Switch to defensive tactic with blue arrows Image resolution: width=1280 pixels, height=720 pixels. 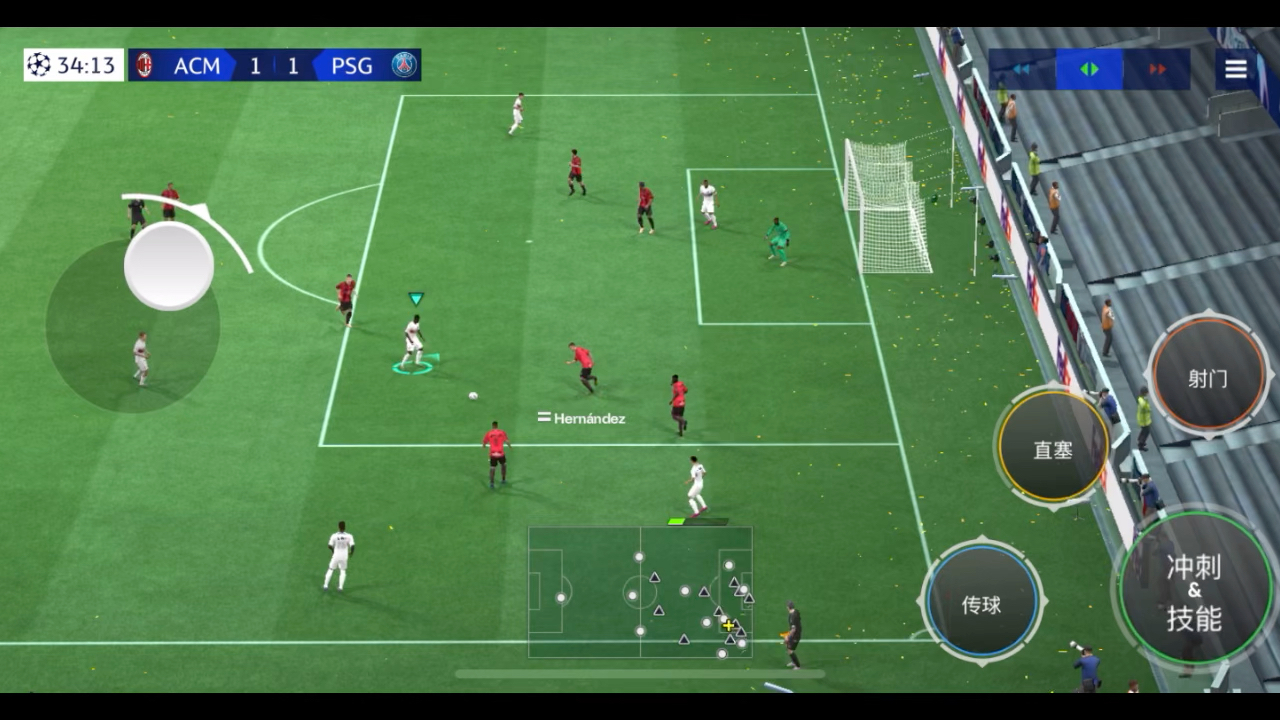click(1022, 69)
